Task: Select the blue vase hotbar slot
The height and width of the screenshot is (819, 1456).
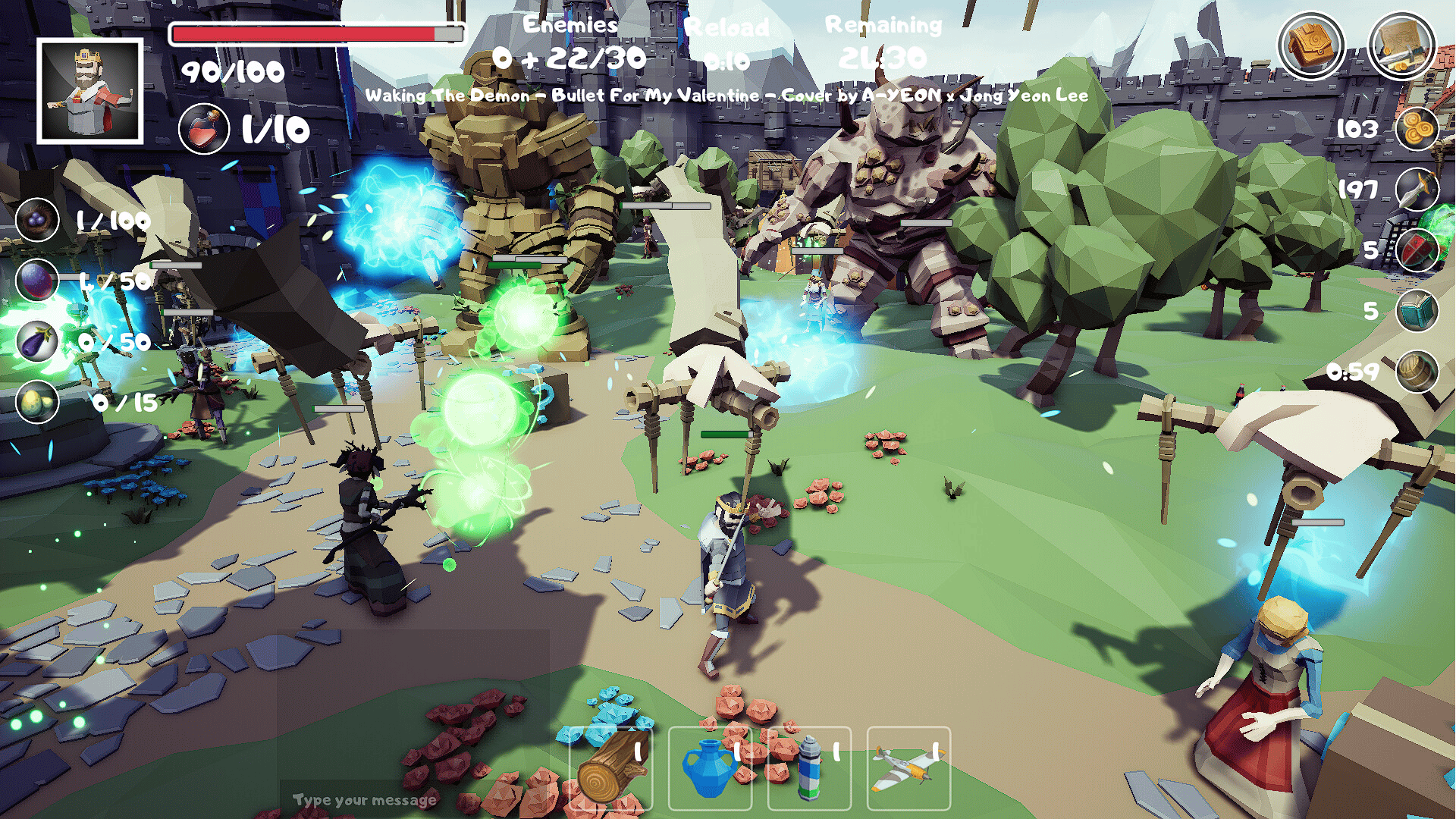Action: tap(710, 769)
